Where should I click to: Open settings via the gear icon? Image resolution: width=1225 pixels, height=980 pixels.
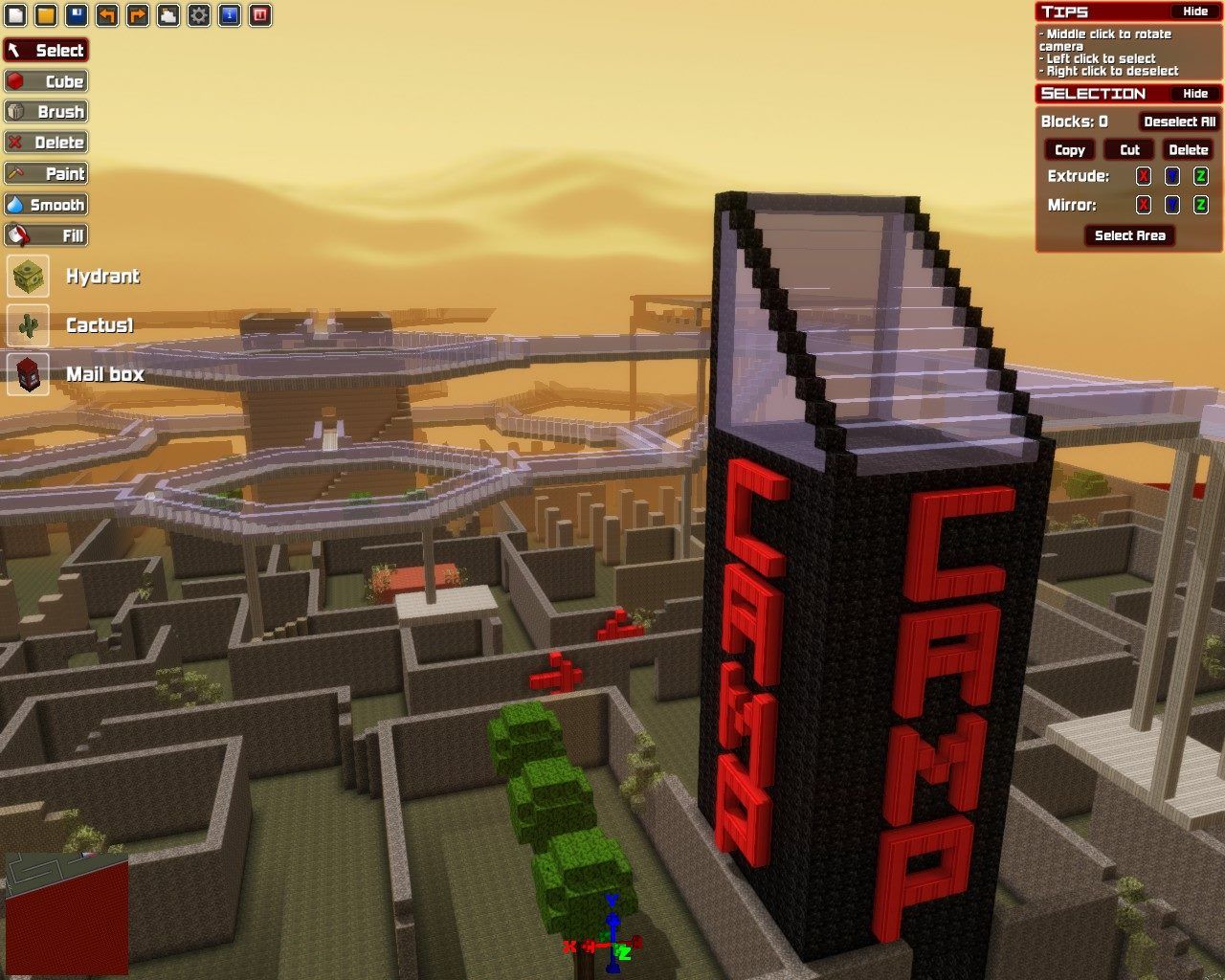pyautogui.click(x=199, y=15)
